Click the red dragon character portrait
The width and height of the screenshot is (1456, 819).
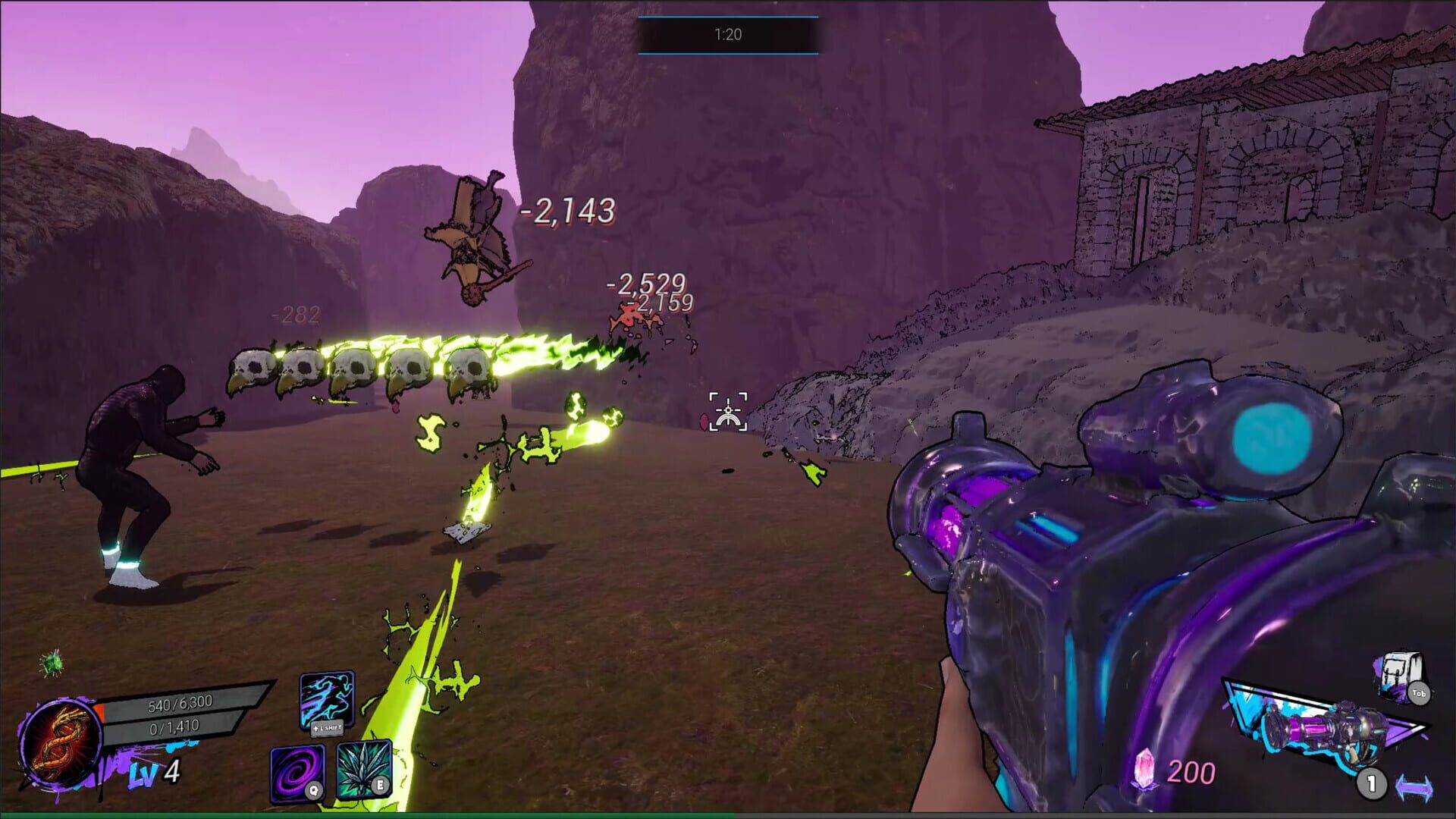click(x=61, y=743)
